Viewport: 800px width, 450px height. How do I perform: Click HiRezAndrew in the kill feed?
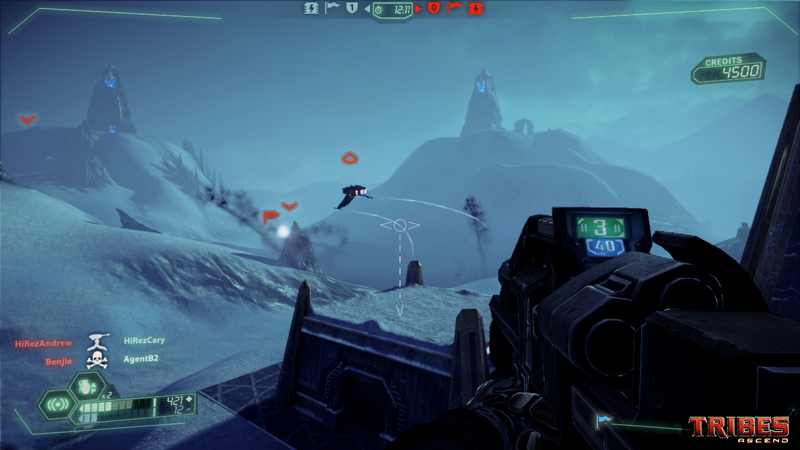pyautogui.click(x=43, y=343)
